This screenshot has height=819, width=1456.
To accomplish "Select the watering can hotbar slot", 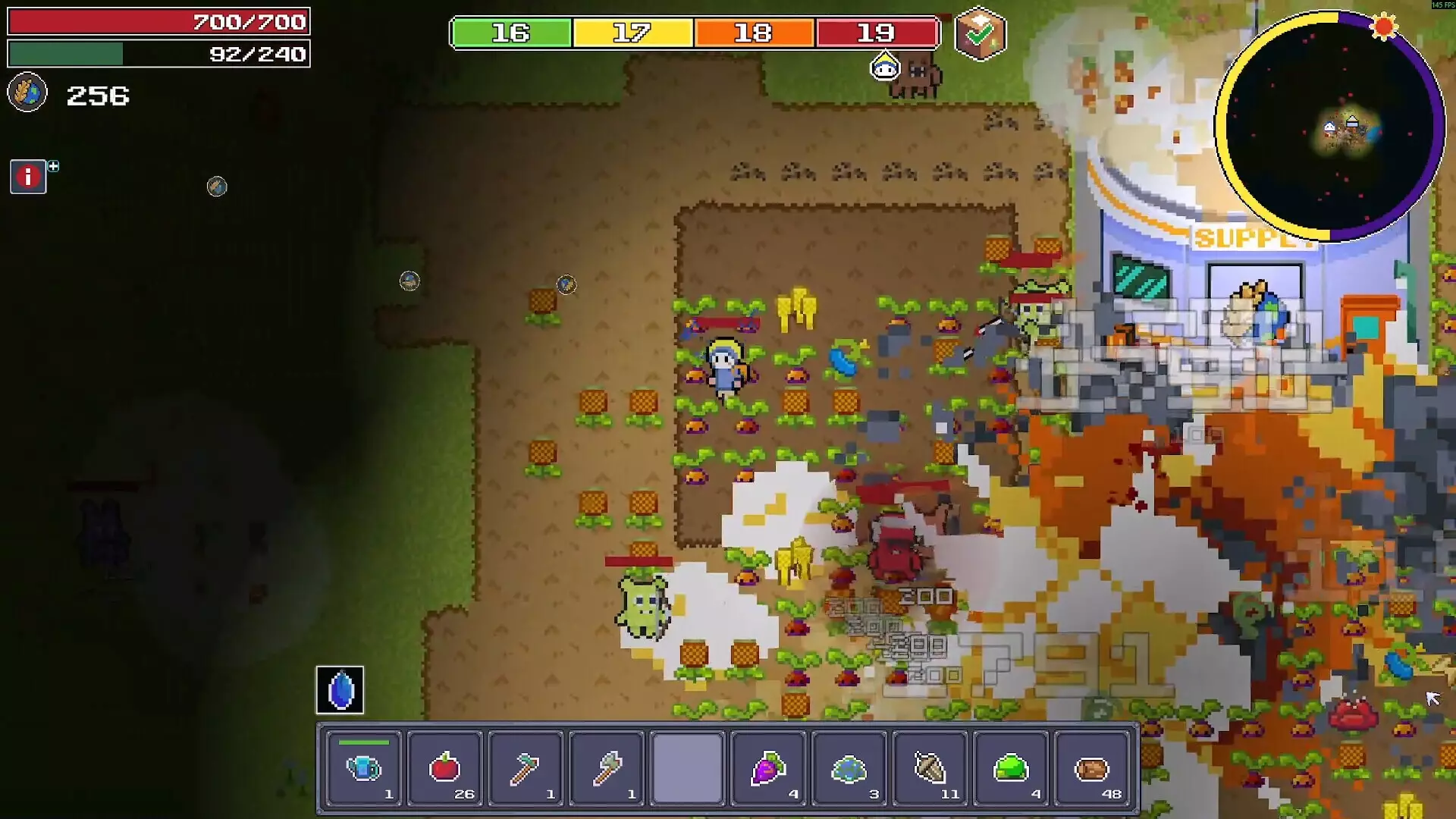I will [x=363, y=767].
